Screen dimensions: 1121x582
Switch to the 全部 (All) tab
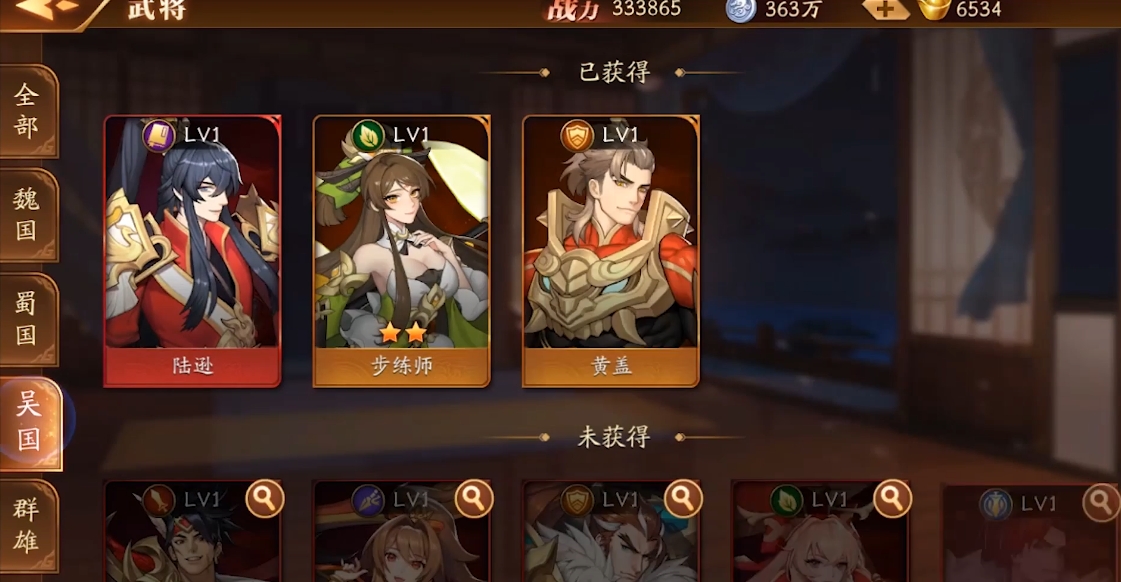click(27, 111)
